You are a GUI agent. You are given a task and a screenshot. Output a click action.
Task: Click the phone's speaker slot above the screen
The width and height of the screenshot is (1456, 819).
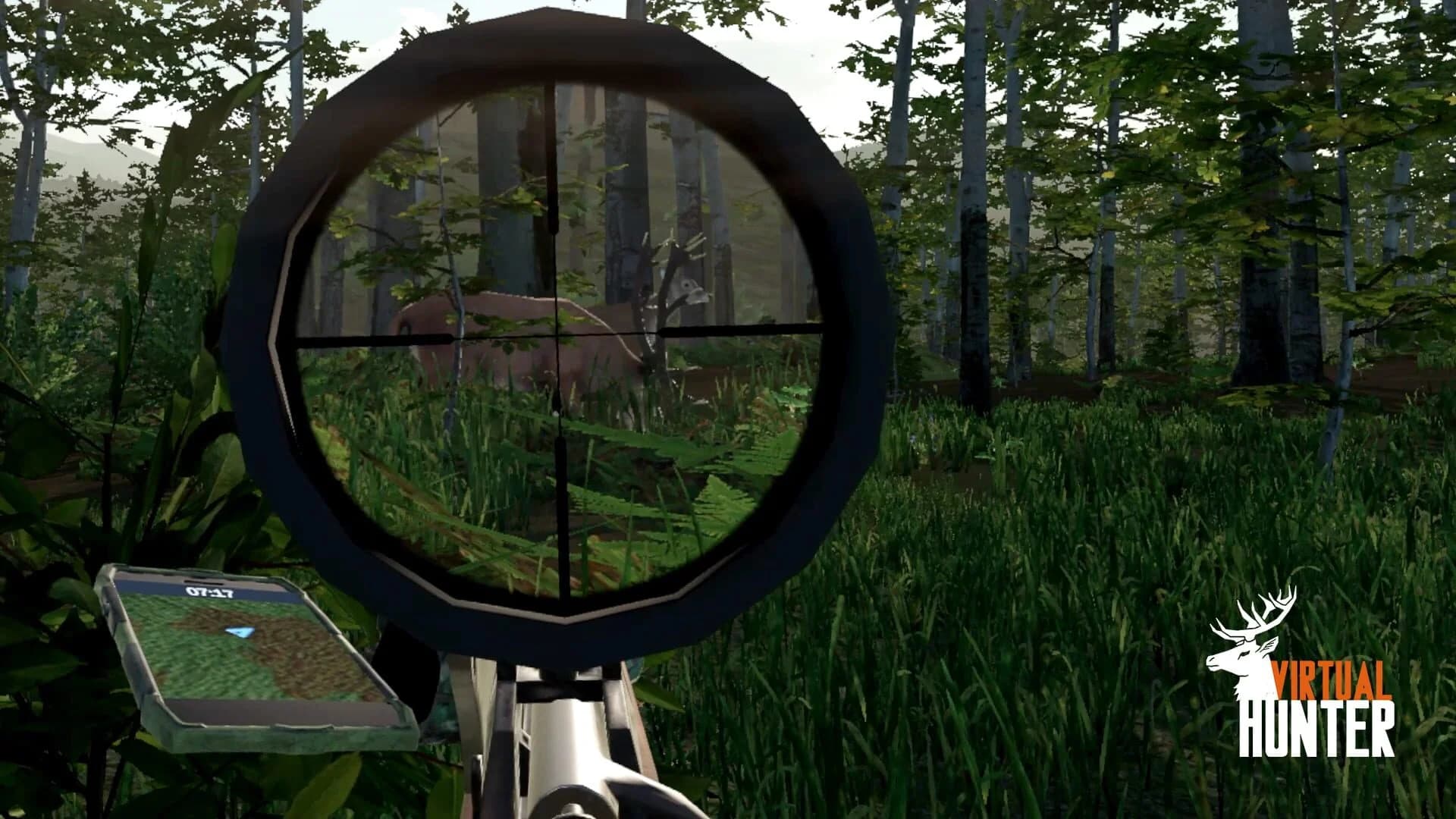205,581
